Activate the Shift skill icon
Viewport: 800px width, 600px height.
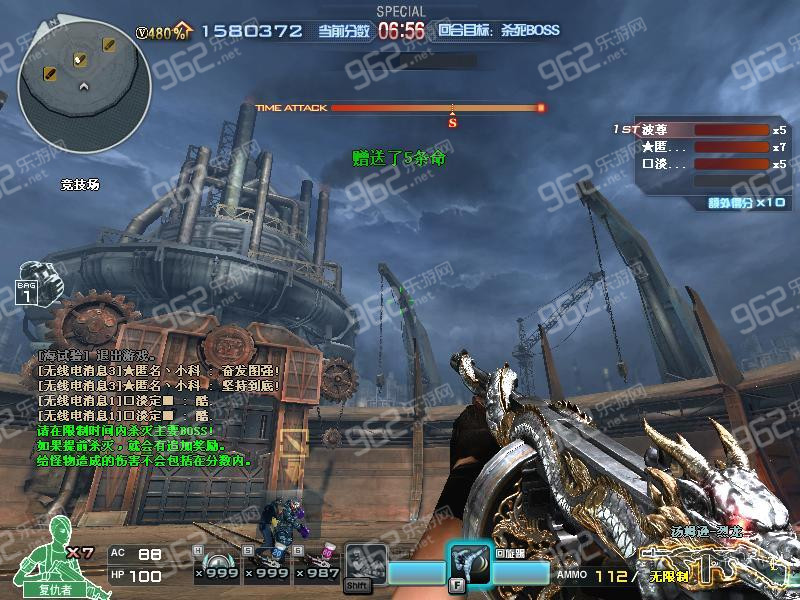point(358,564)
